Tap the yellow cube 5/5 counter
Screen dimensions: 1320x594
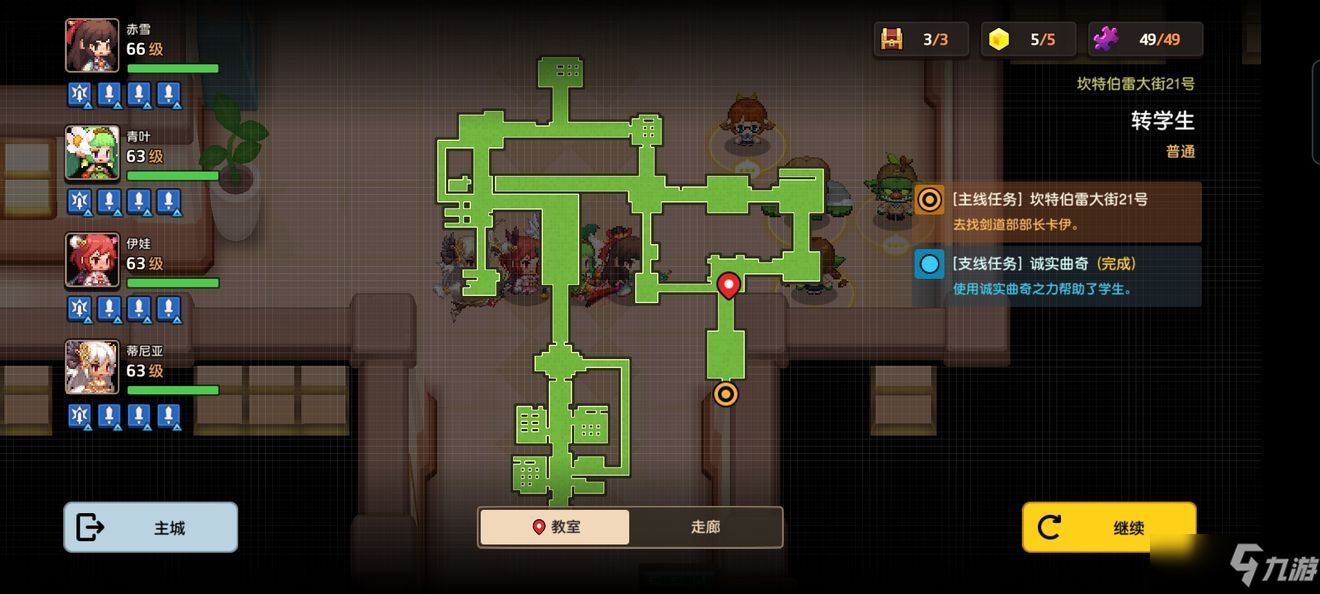point(1028,40)
